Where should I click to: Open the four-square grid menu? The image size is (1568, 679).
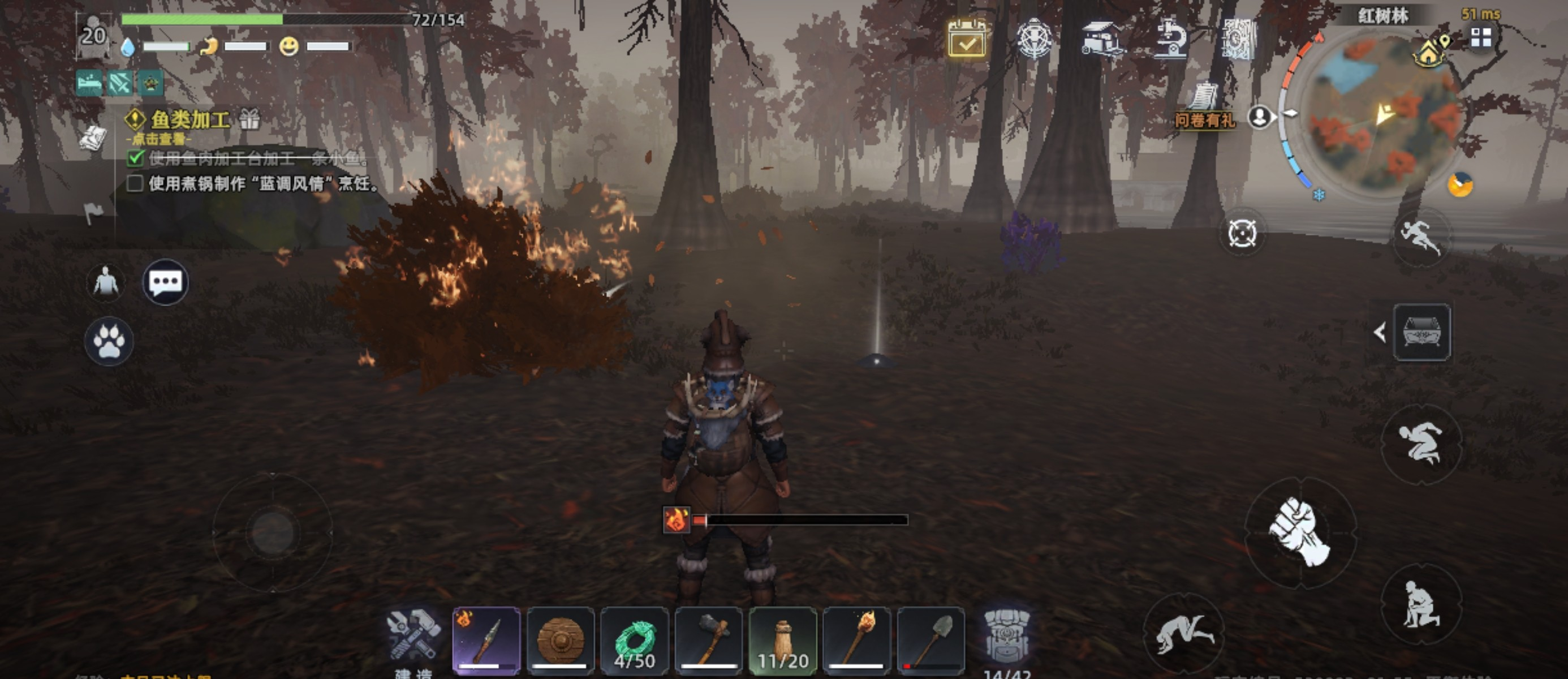[x=1481, y=38]
